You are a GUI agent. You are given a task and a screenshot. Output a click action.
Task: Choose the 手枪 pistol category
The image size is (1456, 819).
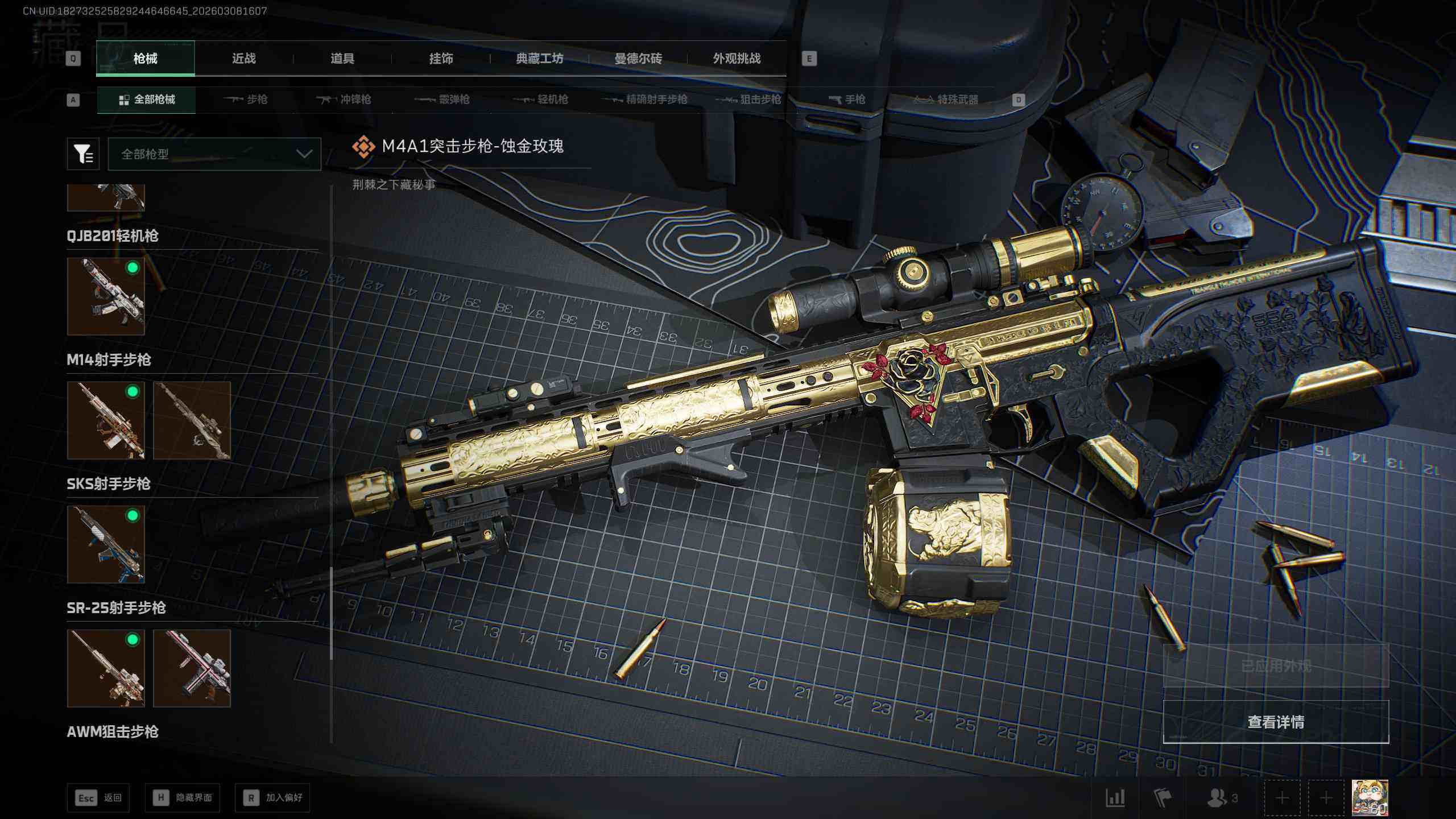(847, 100)
